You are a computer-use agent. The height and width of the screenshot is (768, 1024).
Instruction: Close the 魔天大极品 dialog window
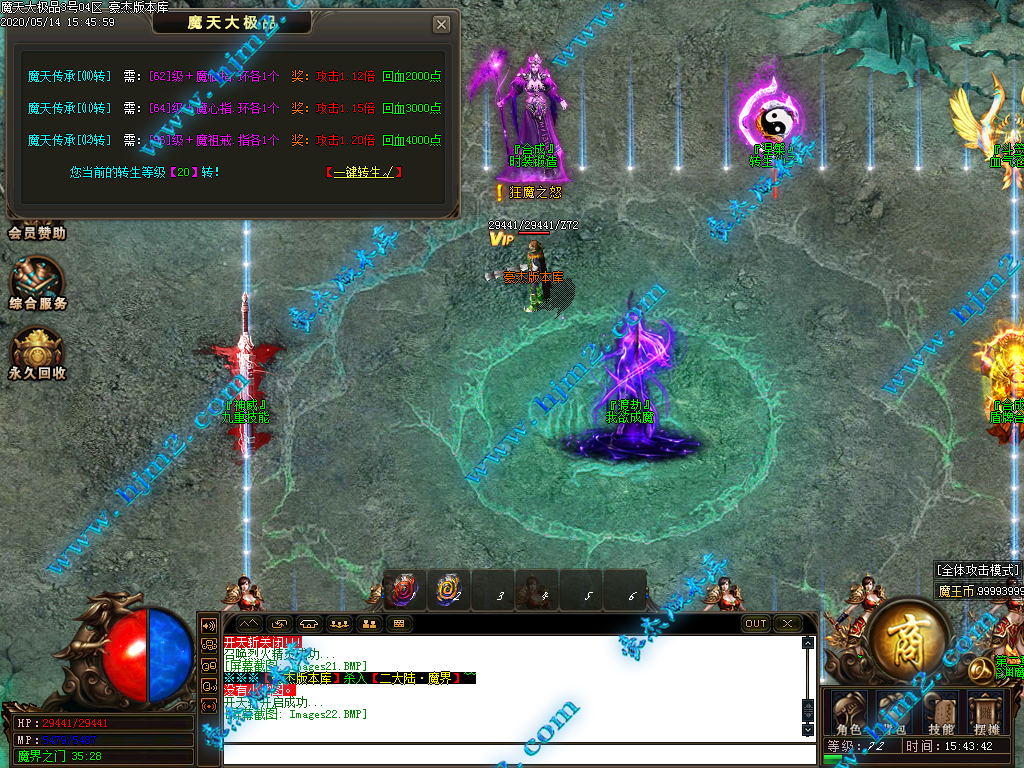441,24
